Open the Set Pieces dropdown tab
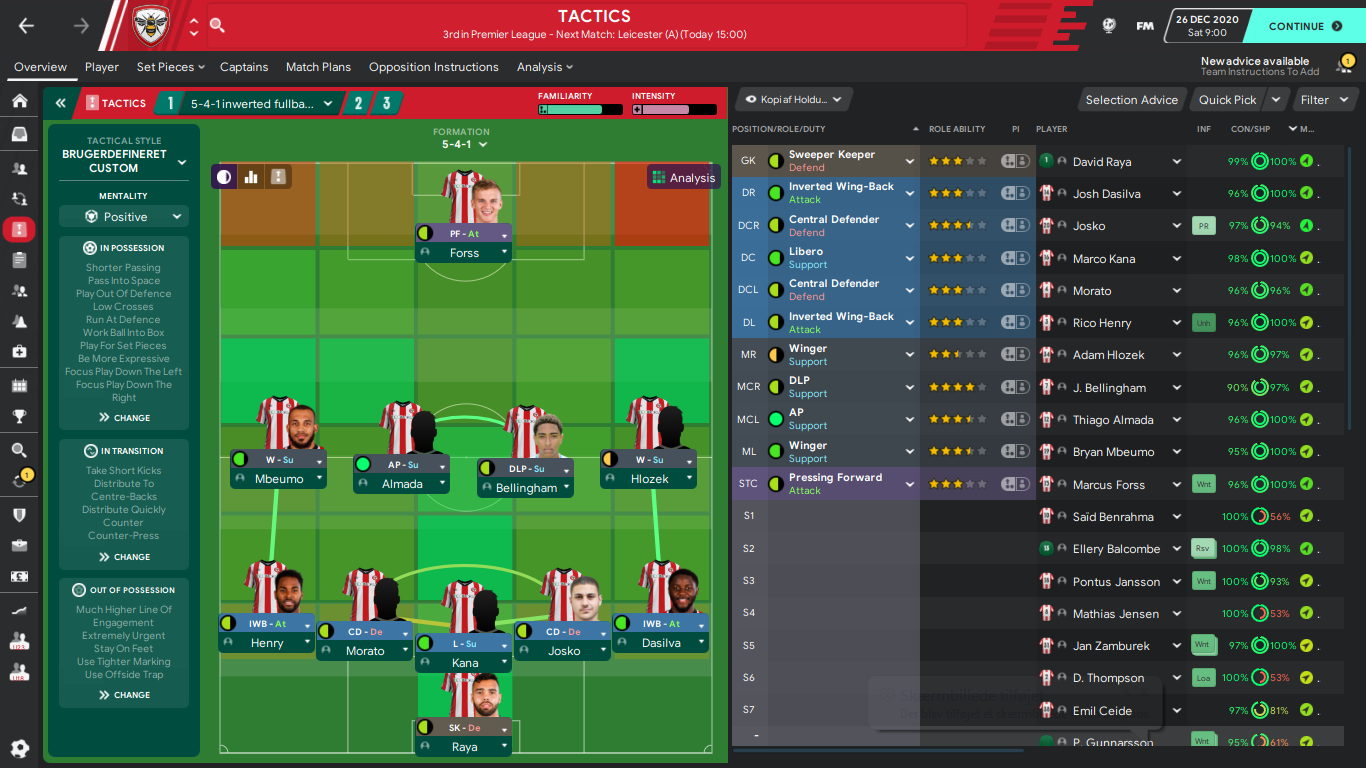Viewport: 1366px width, 768px height. point(170,67)
